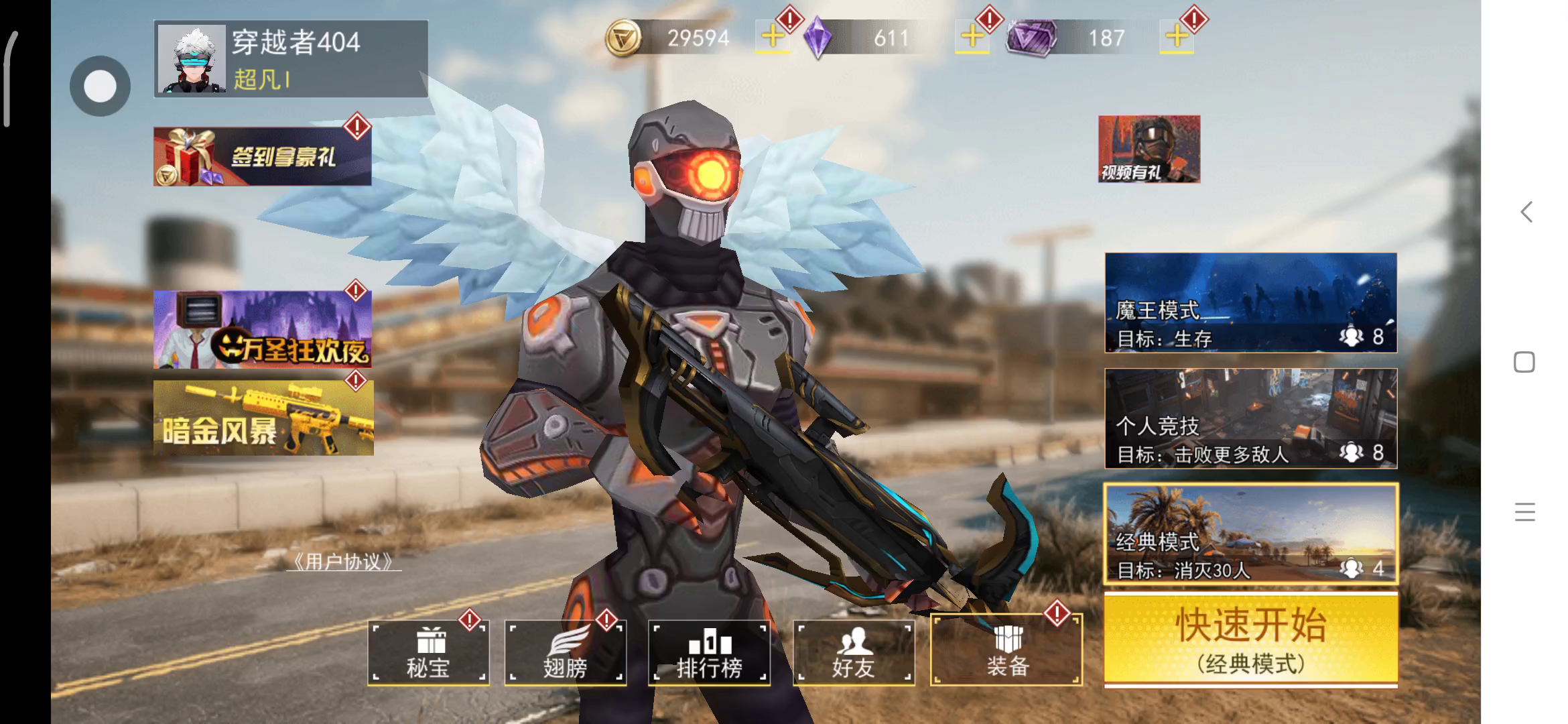Open the 秘宝 treasure menu

428,652
